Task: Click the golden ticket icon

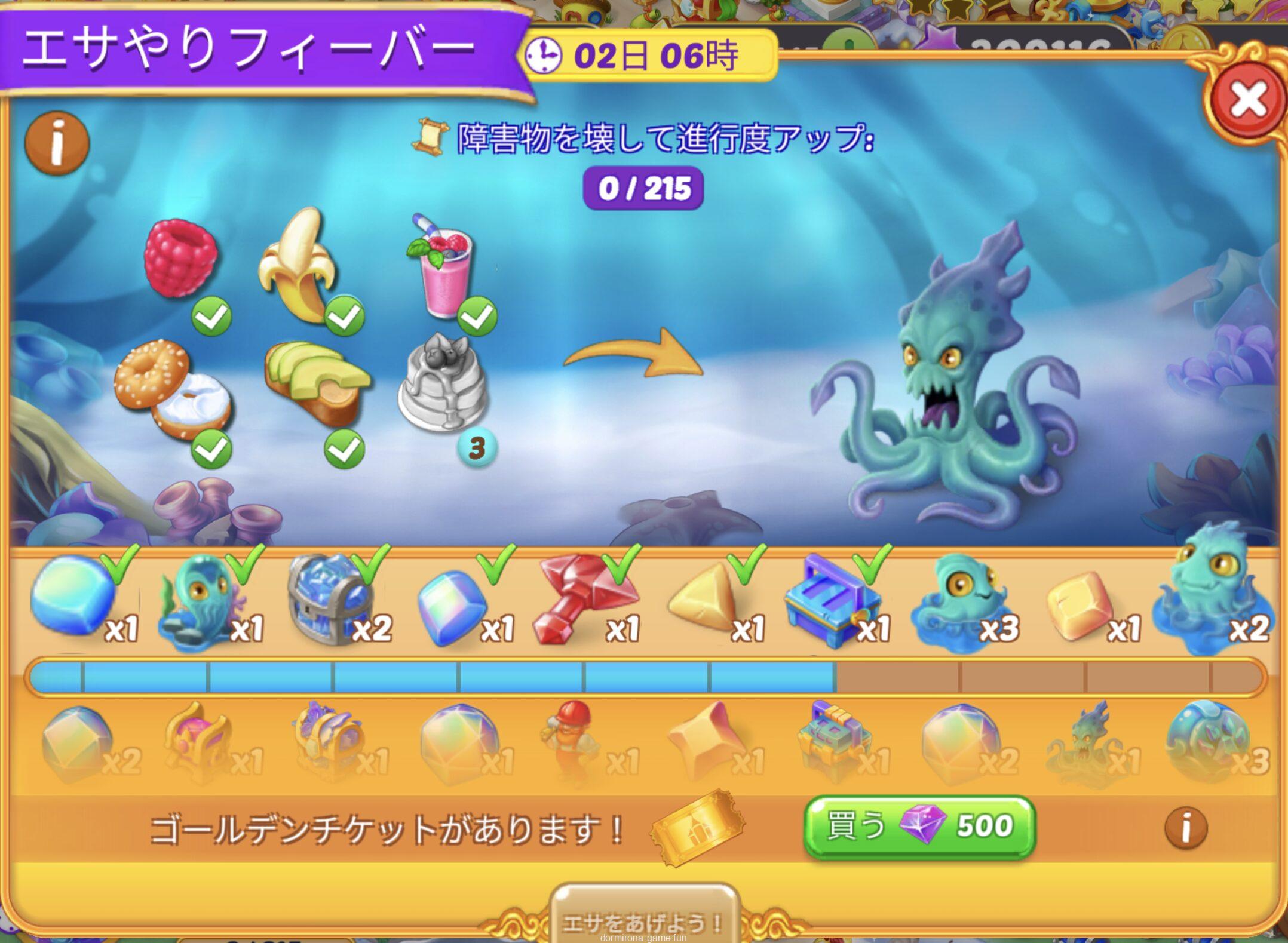Action: click(x=697, y=827)
